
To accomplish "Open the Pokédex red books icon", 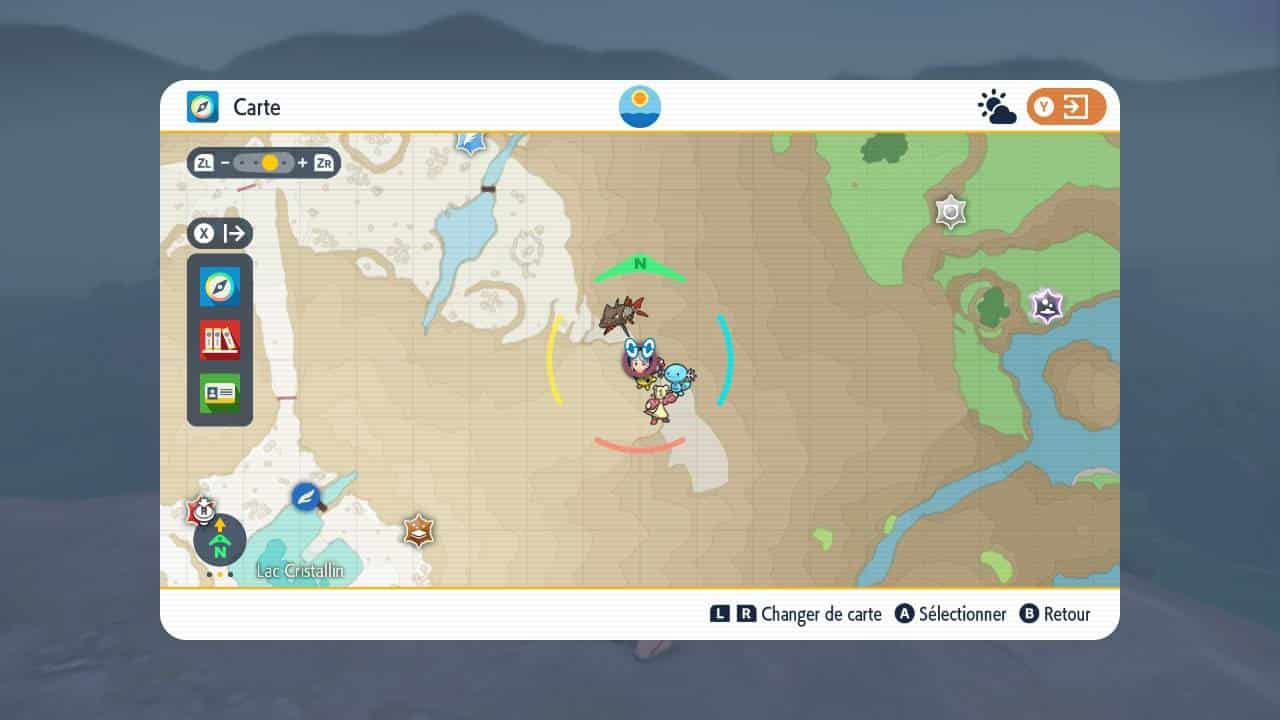I will click(219, 340).
